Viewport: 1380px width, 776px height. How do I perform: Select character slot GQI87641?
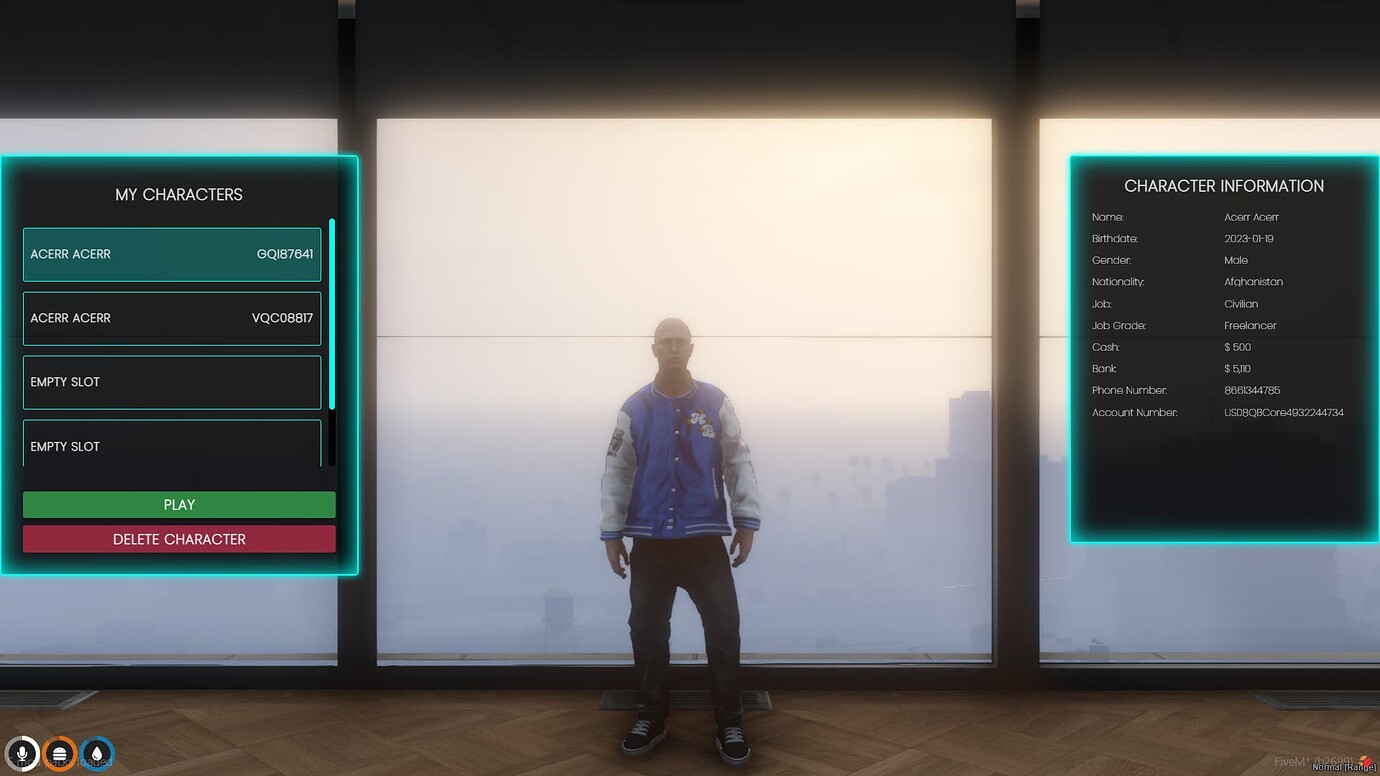tap(171, 254)
